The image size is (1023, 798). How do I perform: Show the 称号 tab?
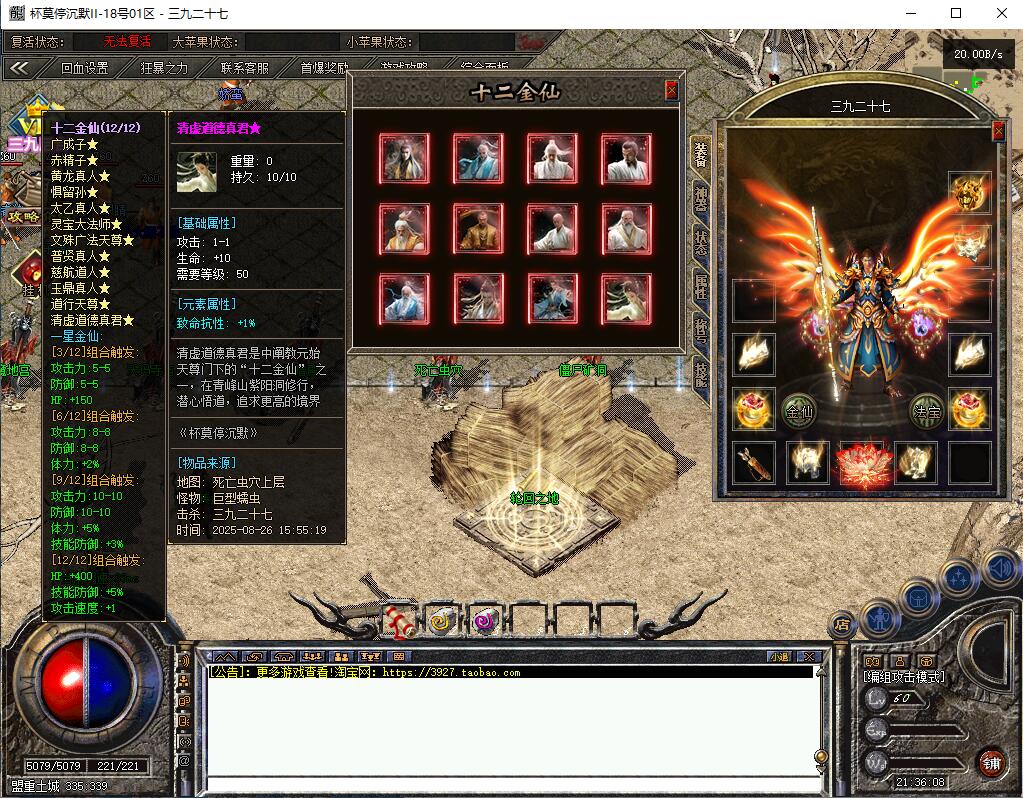[x=701, y=332]
